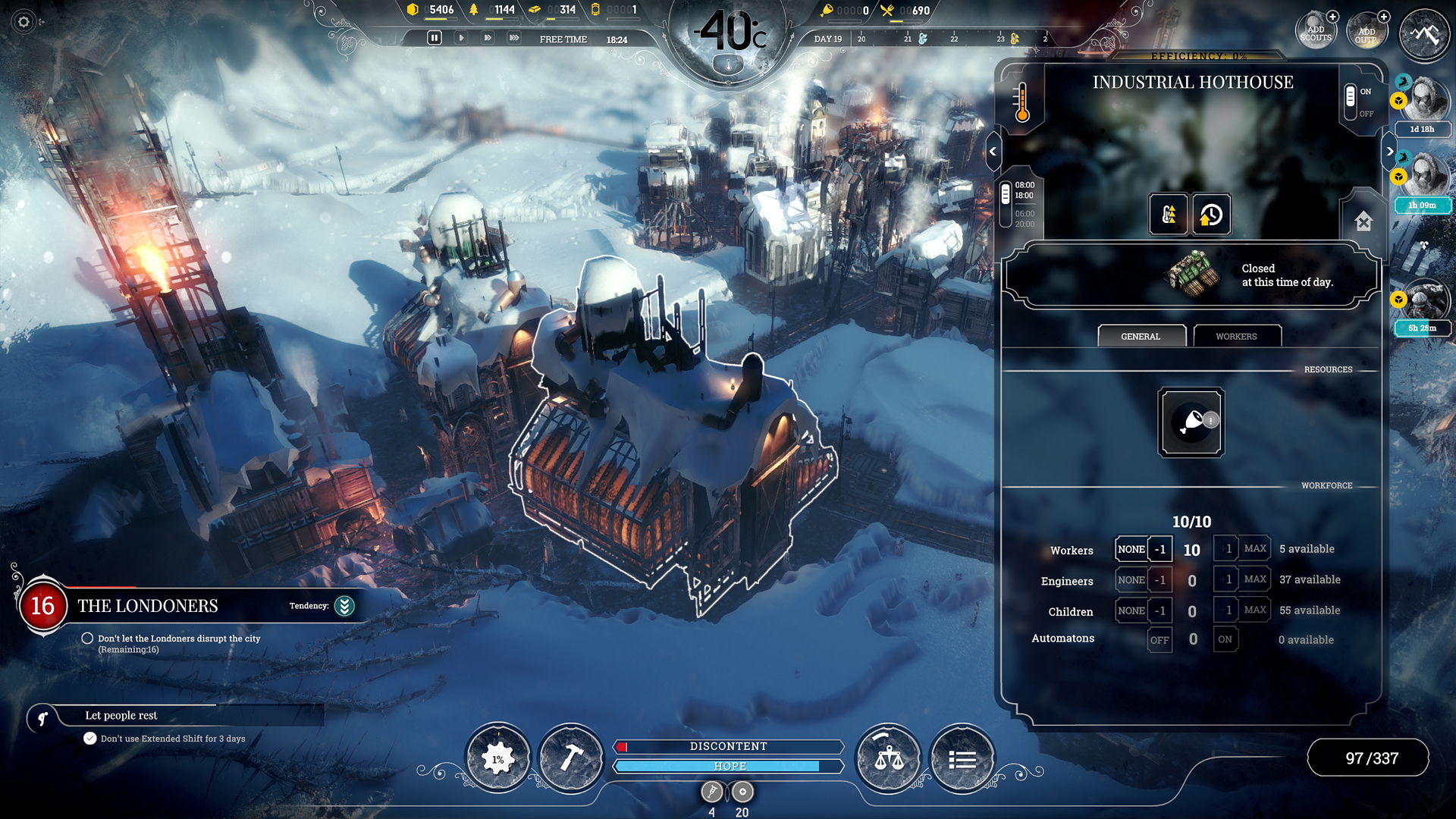Select the Emergency Shift clock icon
This screenshot has height=819, width=1456.
(x=1211, y=215)
